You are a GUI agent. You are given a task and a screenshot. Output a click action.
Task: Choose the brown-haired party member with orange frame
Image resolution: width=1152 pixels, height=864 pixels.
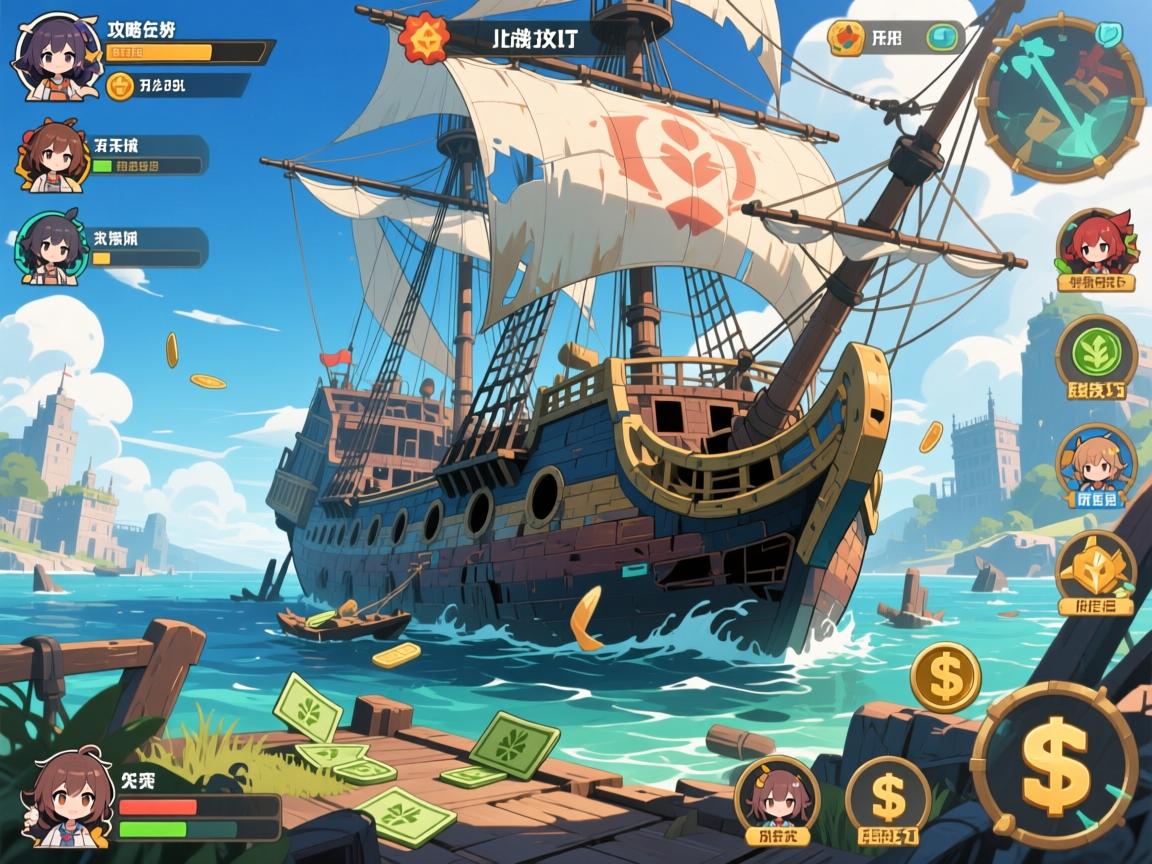point(48,156)
